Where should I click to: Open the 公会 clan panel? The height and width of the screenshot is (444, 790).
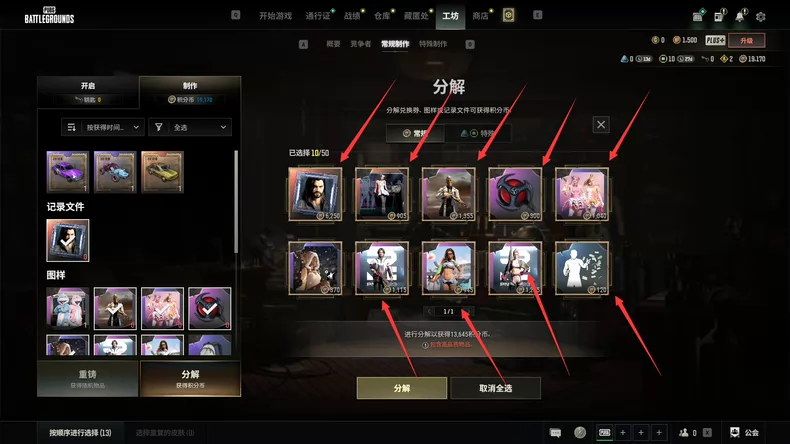pos(744,432)
